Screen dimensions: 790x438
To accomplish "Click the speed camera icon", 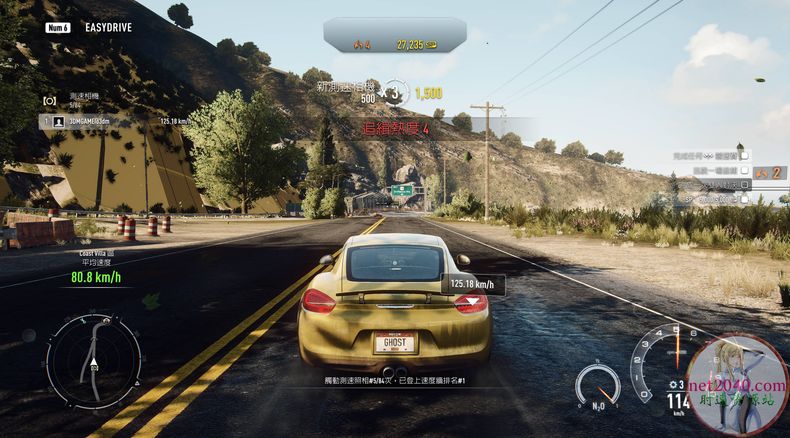I will tap(48, 100).
